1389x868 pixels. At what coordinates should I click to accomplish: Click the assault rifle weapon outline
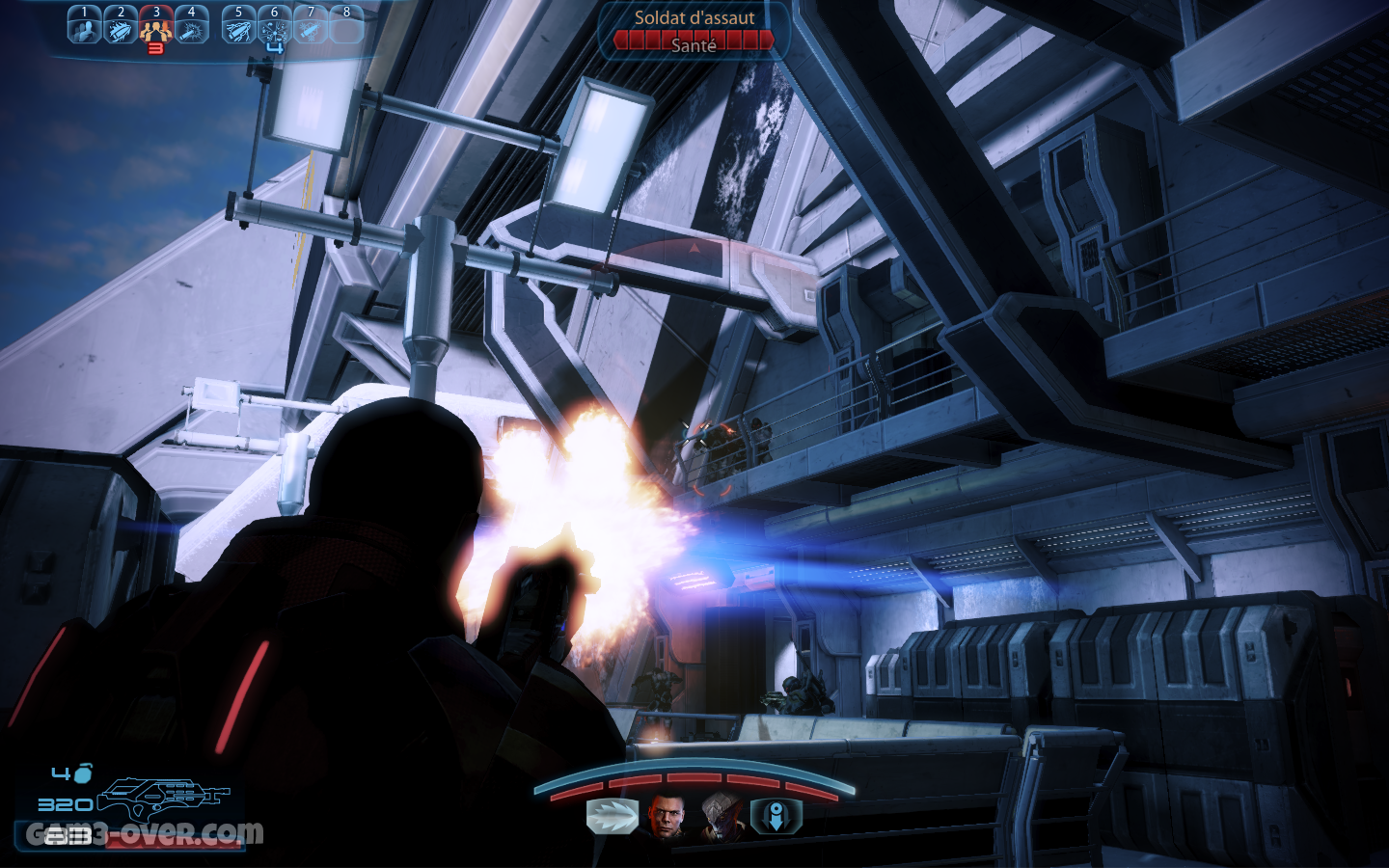[x=166, y=800]
